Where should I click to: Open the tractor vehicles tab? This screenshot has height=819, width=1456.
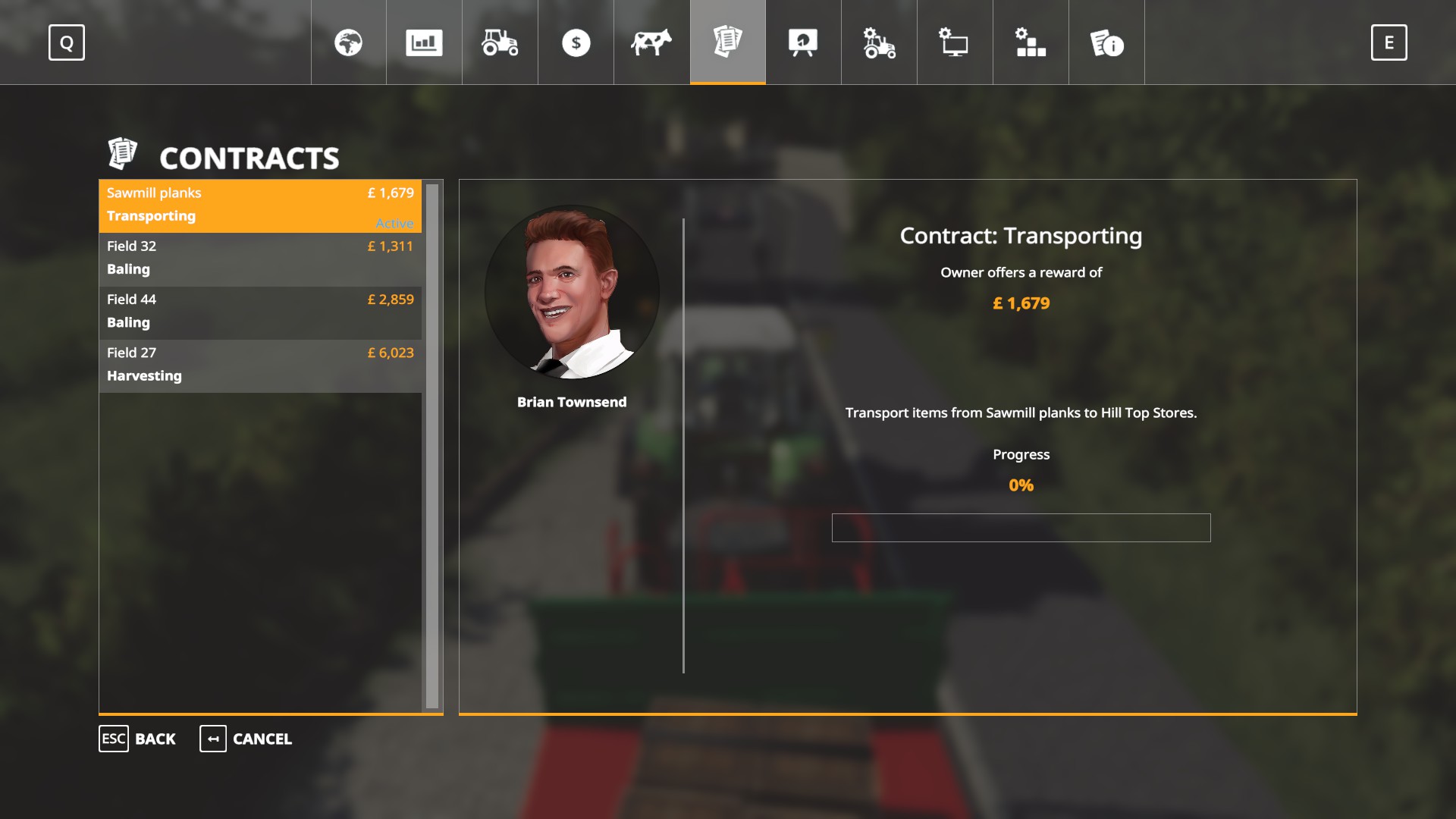tap(500, 42)
